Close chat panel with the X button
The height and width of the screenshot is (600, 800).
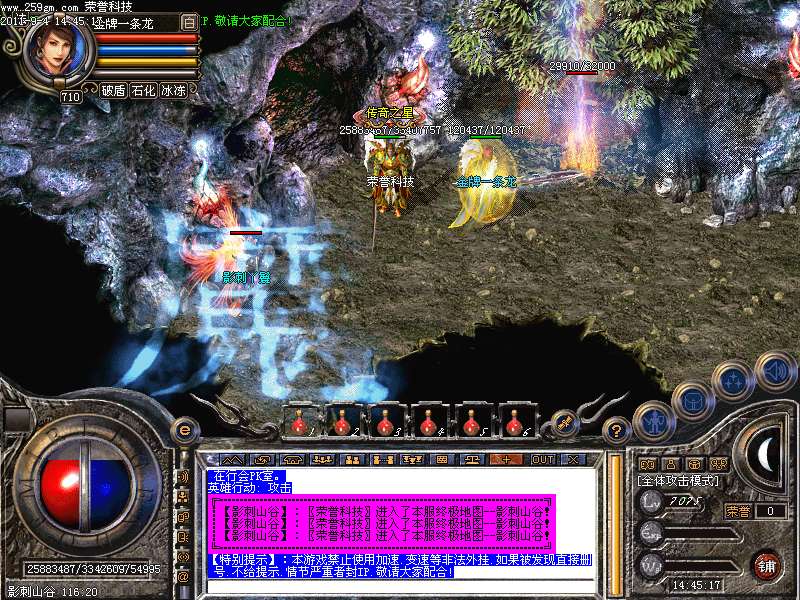pyautogui.click(x=573, y=459)
